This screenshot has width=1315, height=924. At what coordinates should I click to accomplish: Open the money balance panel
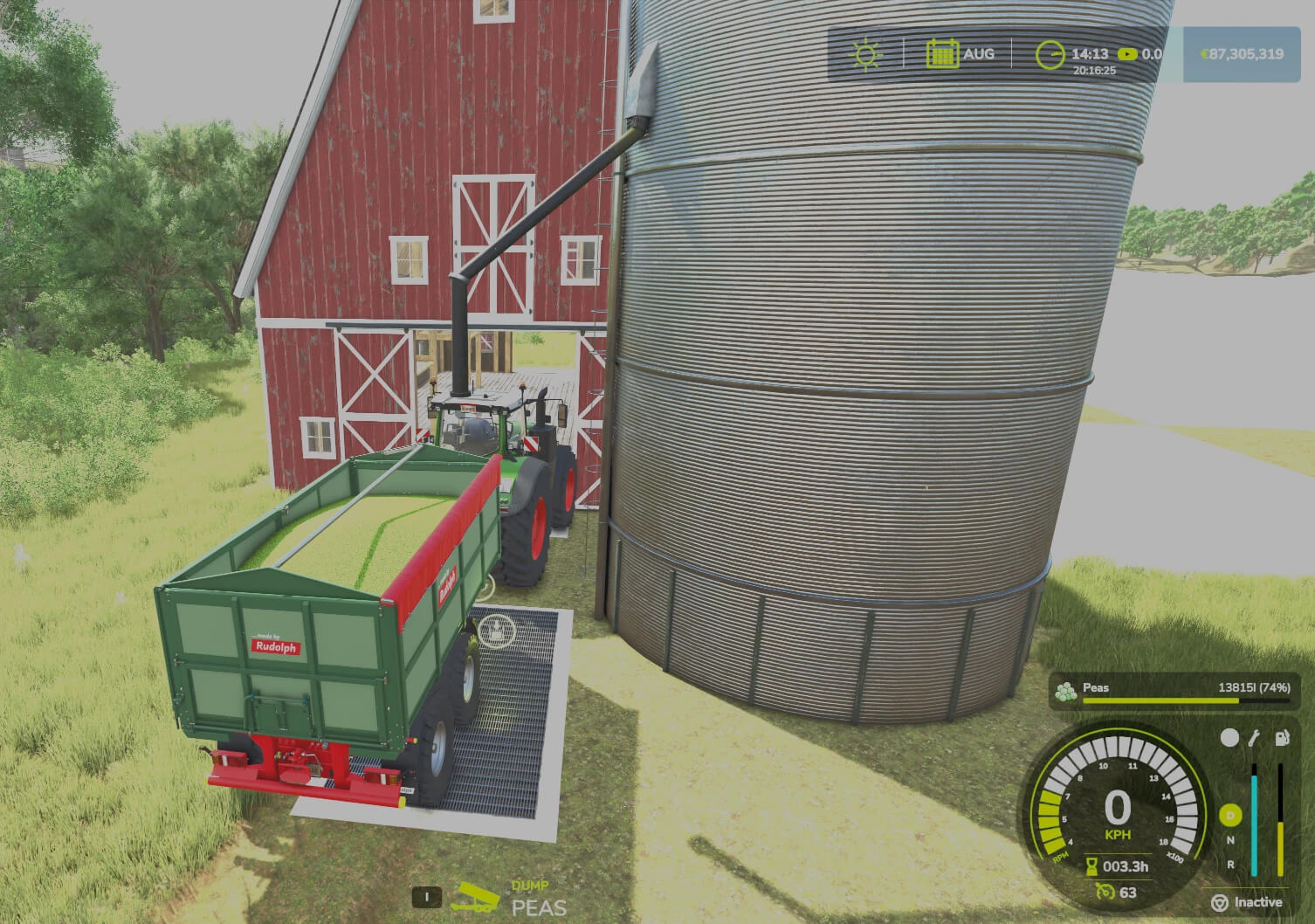[1241, 54]
